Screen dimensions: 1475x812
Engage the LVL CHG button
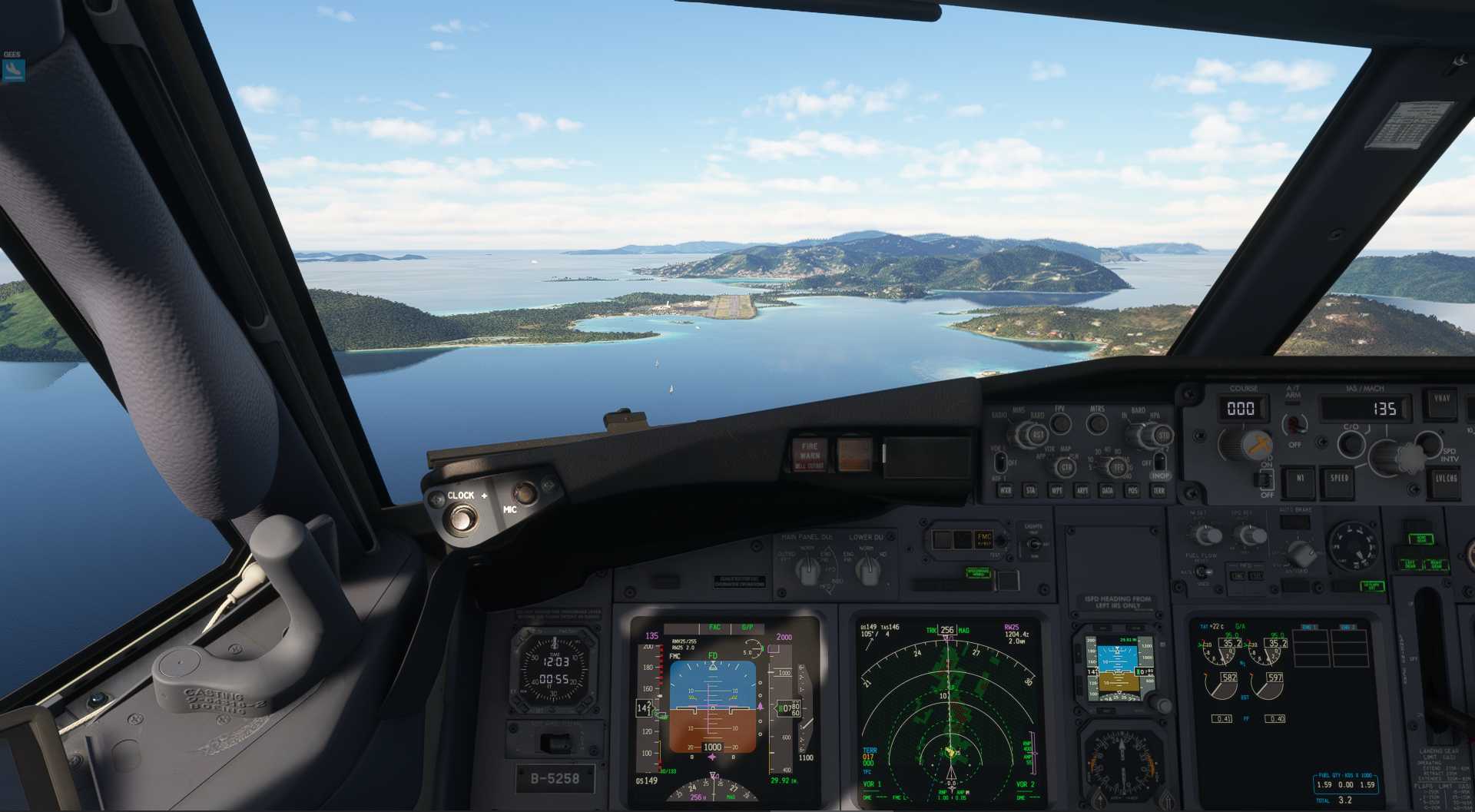pyautogui.click(x=1446, y=480)
